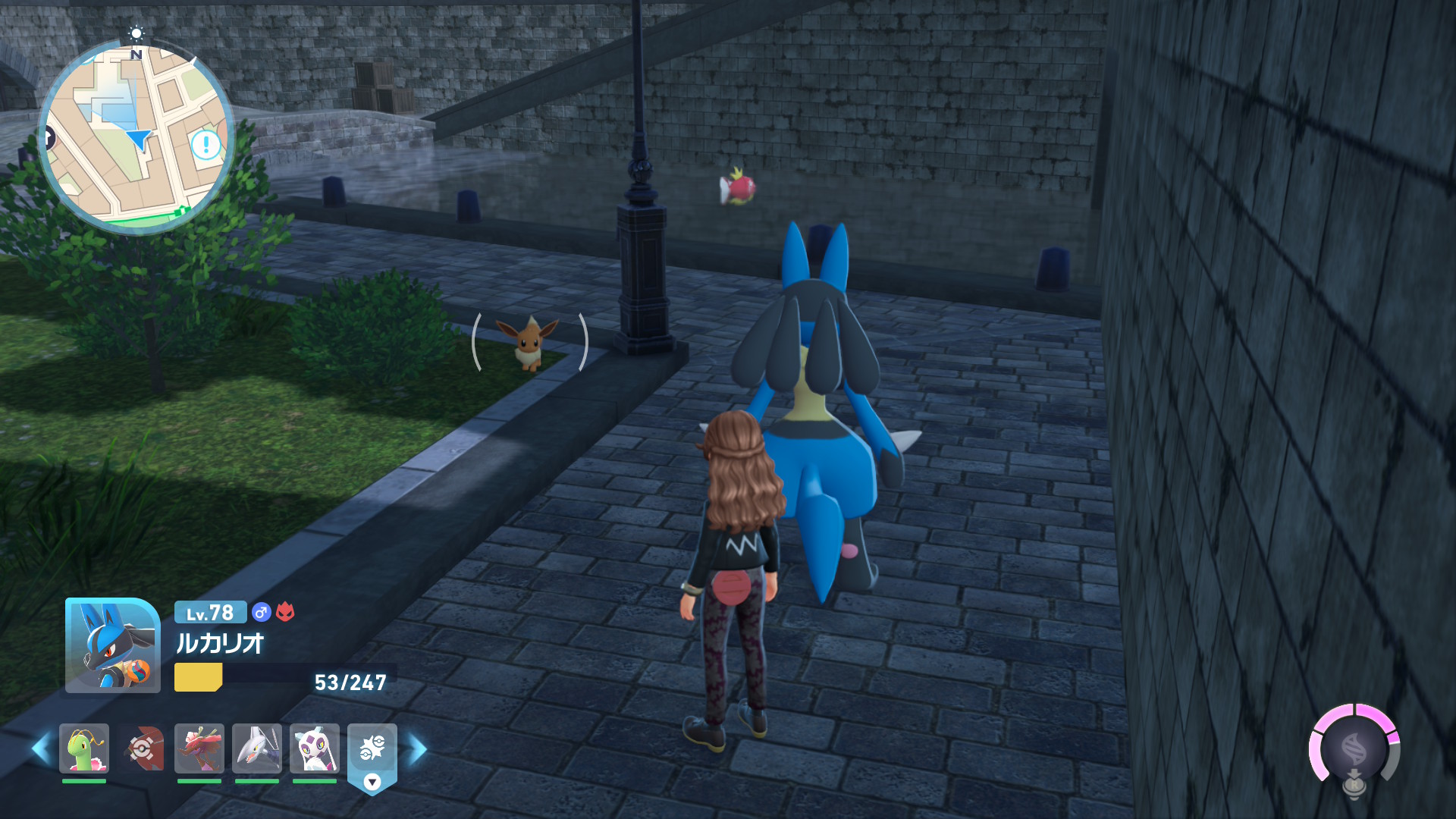Switch to the red flower Pokémon slot
This screenshot has height=819, width=1456.
point(199,748)
